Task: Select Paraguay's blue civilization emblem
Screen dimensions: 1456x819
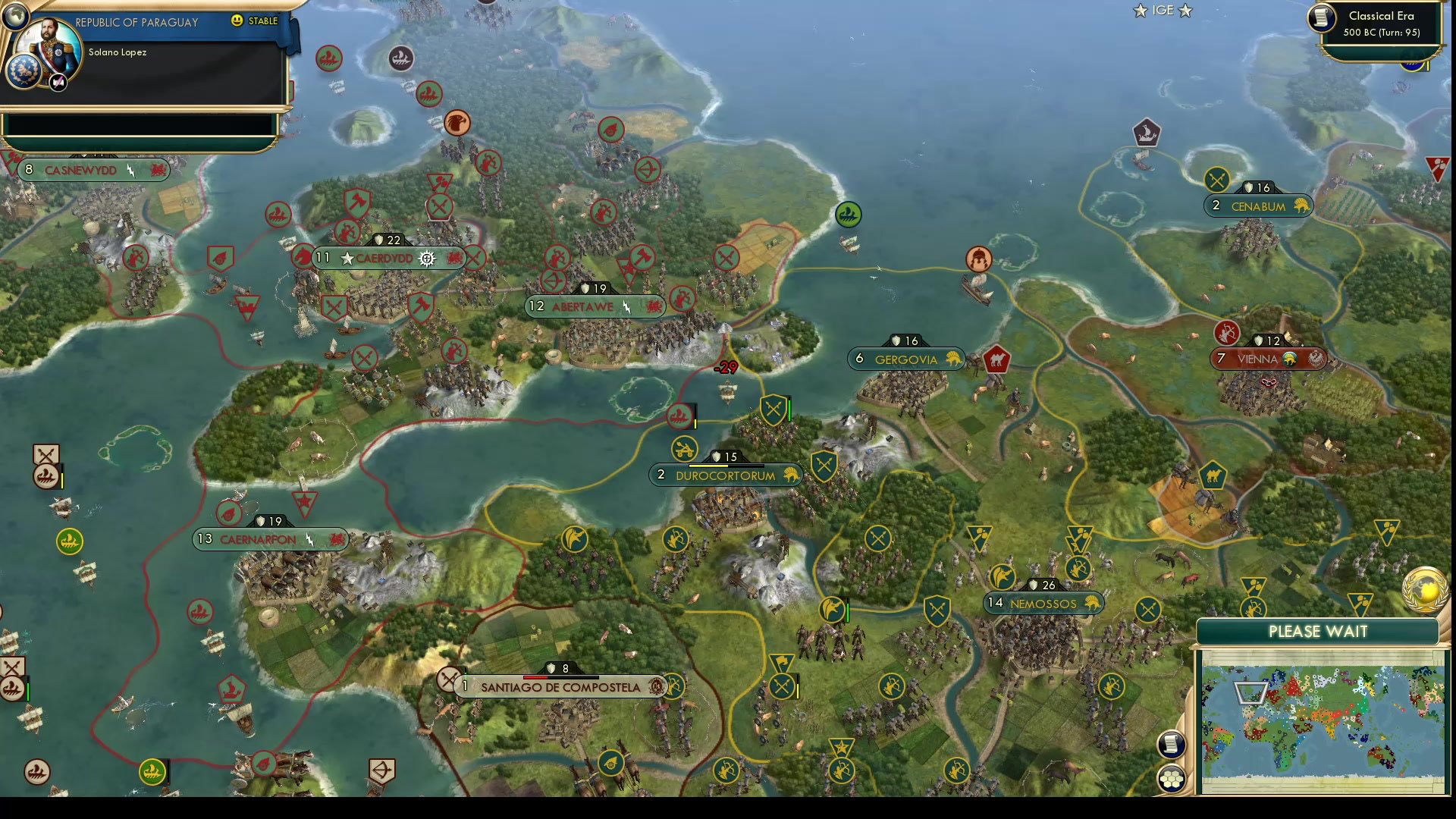Action: click(x=25, y=72)
